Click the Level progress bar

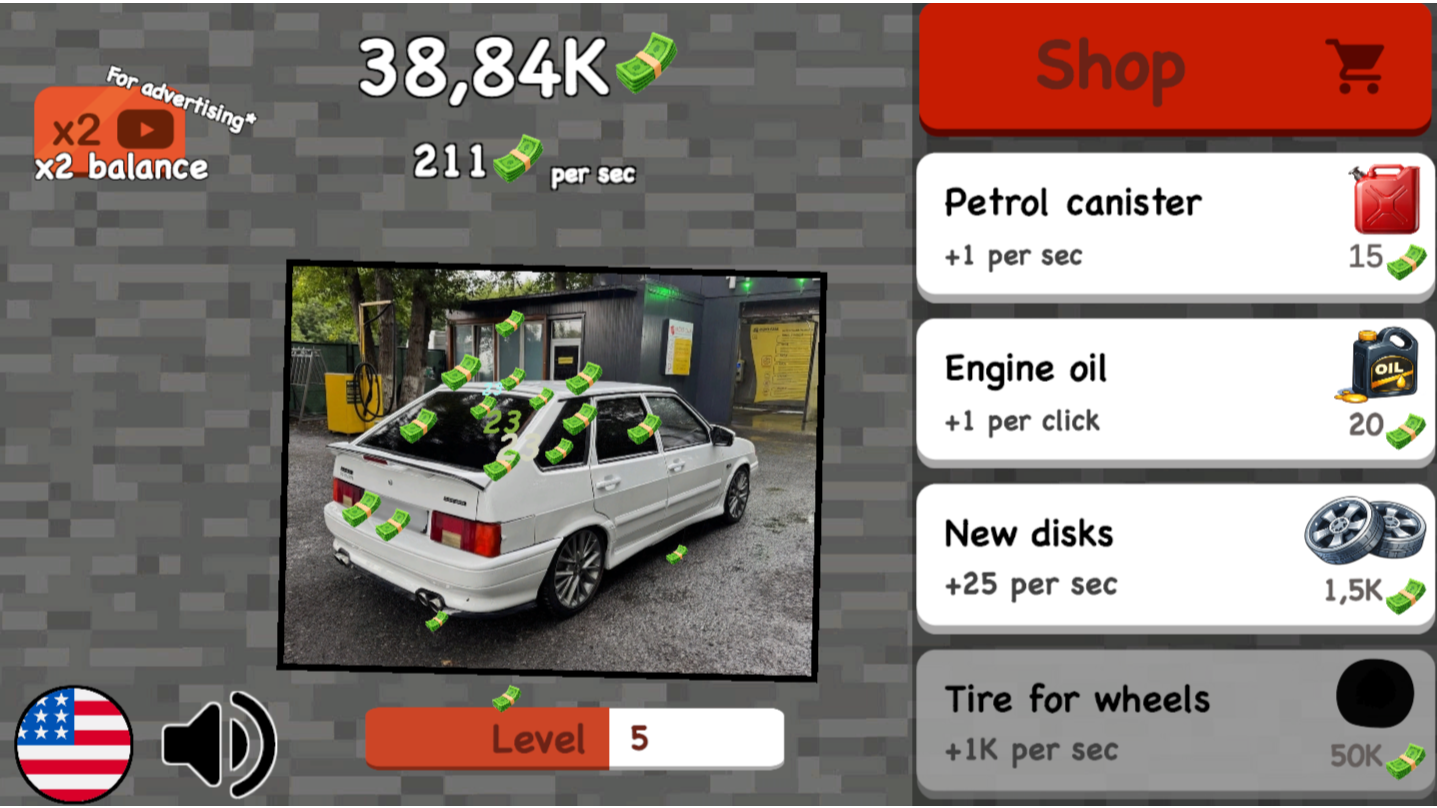pos(575,738)
